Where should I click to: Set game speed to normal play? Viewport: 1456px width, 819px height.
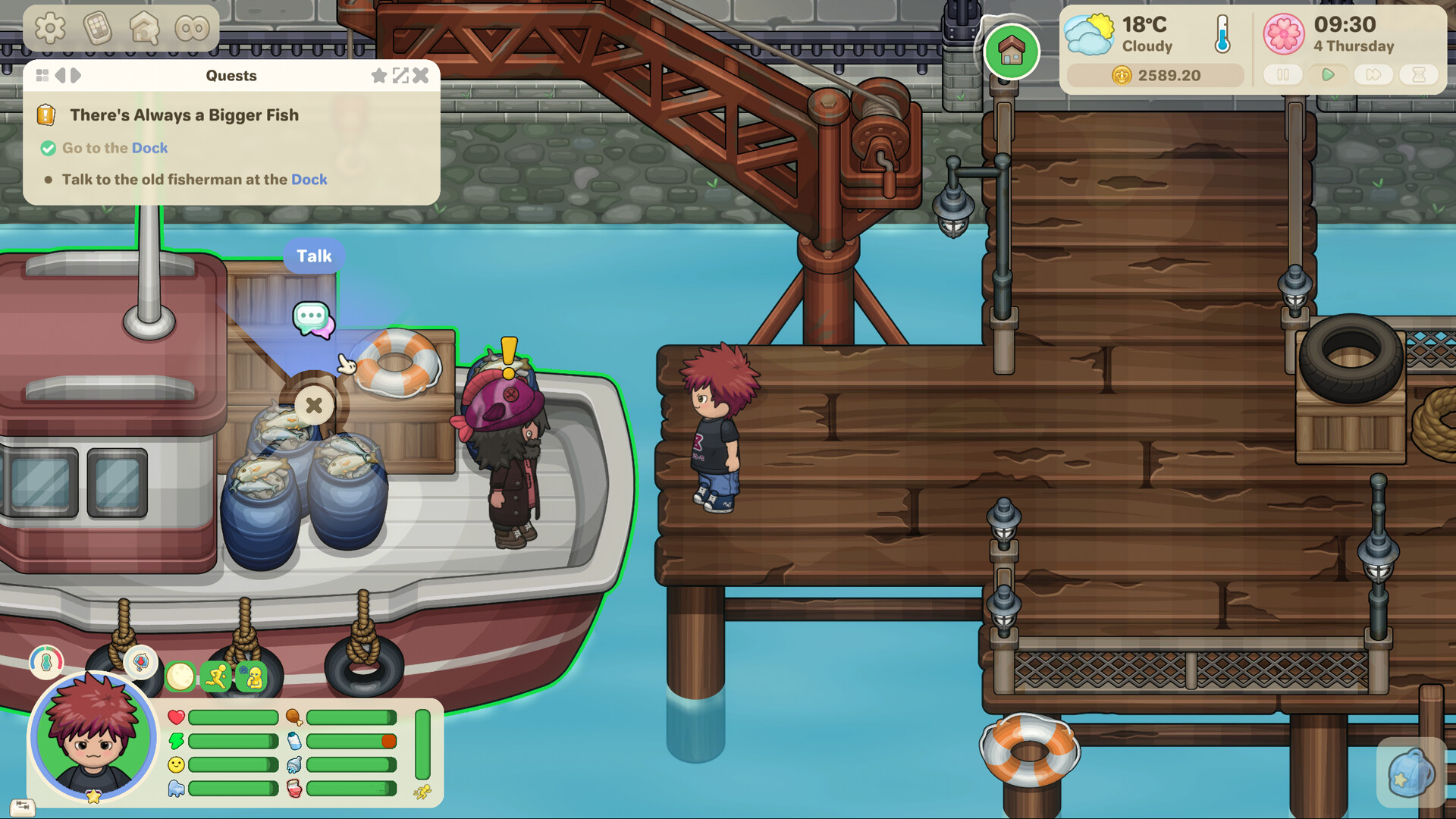[1328, 75]
